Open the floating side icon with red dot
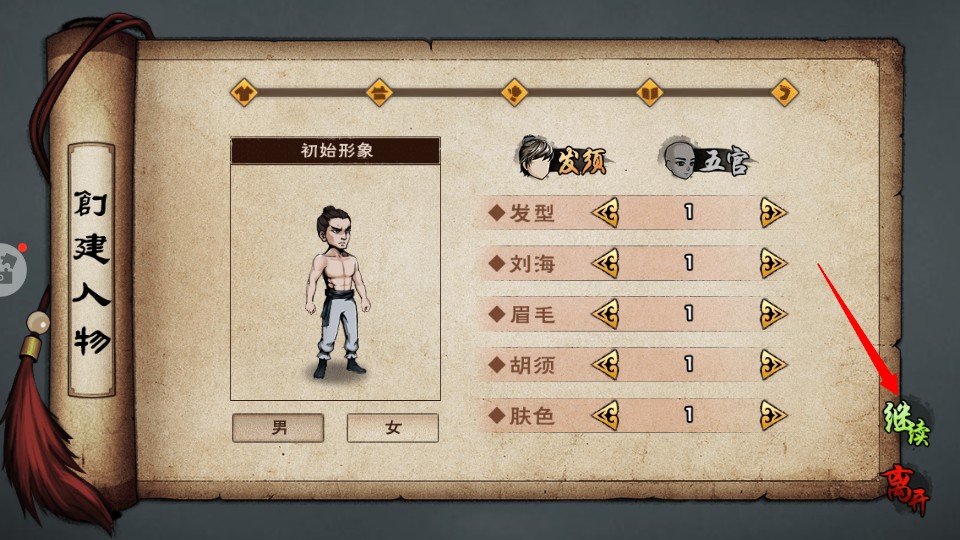960x540 pixels. coord(8,268)
